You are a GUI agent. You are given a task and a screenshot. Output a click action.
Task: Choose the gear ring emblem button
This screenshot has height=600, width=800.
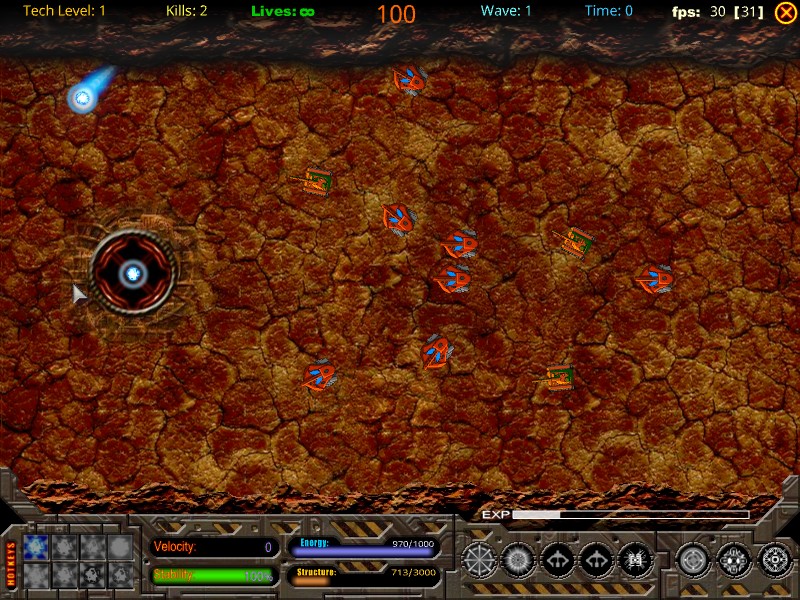pos(774,560)
